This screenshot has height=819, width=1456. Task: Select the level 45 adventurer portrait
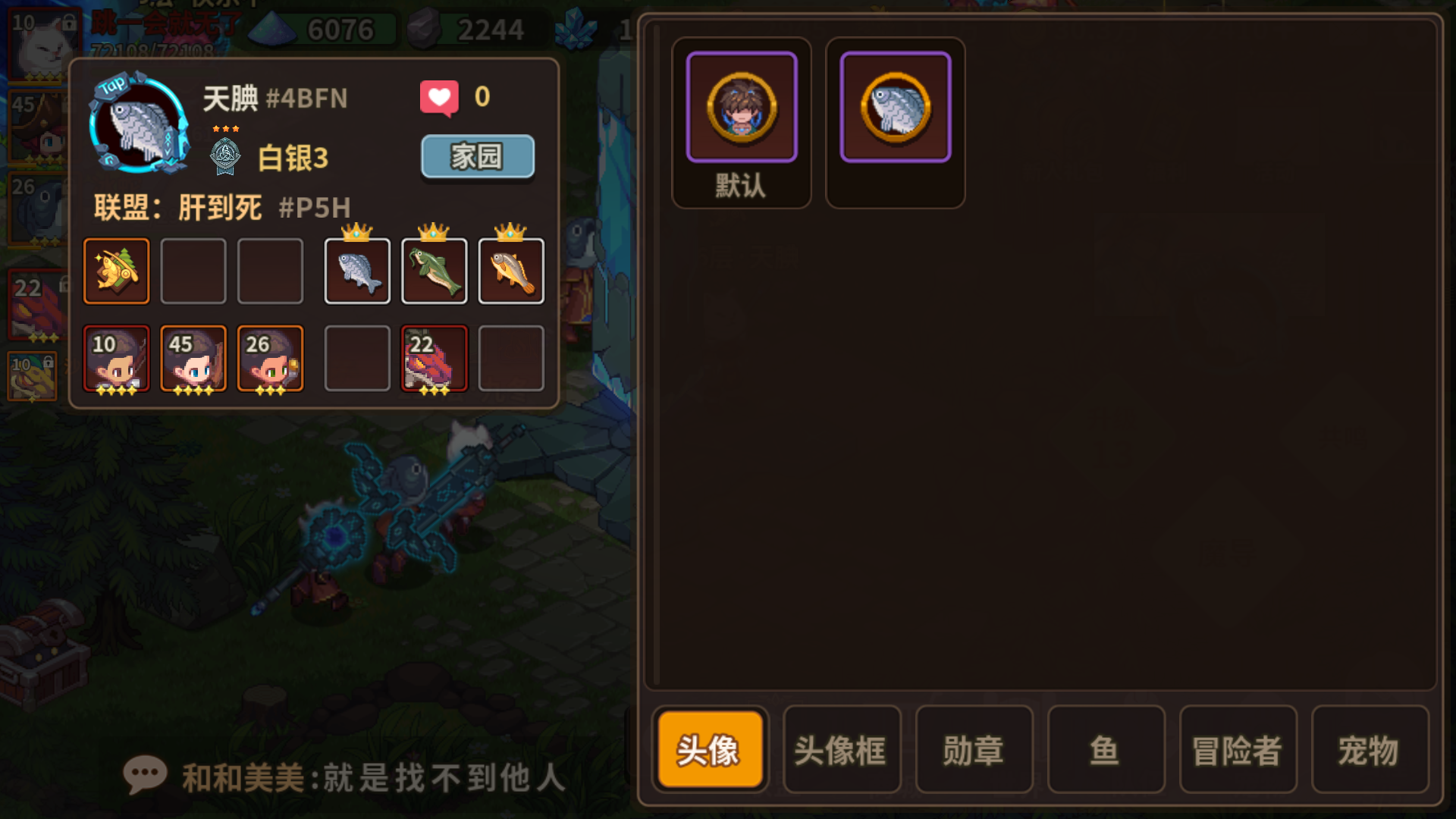[193, 358]
